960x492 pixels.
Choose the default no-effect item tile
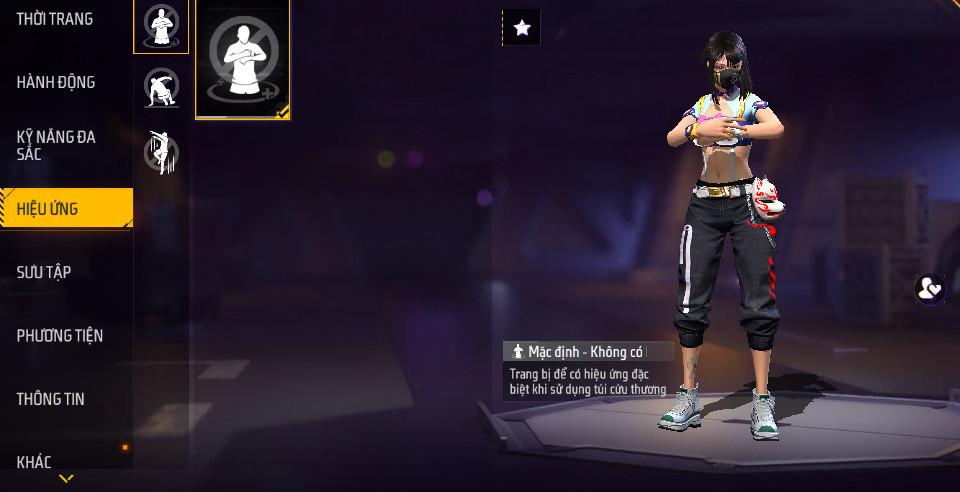[243, 59]
